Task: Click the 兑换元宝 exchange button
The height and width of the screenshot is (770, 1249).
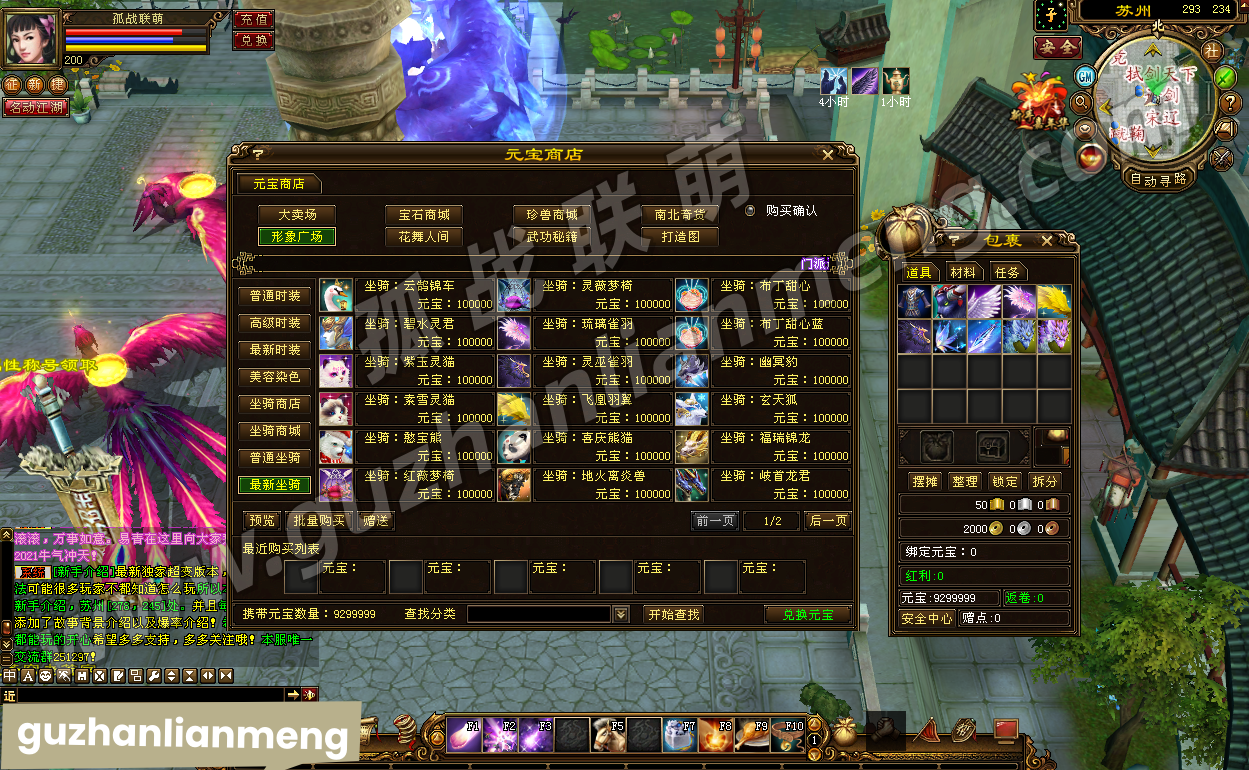Action: [x=807, y=614]
